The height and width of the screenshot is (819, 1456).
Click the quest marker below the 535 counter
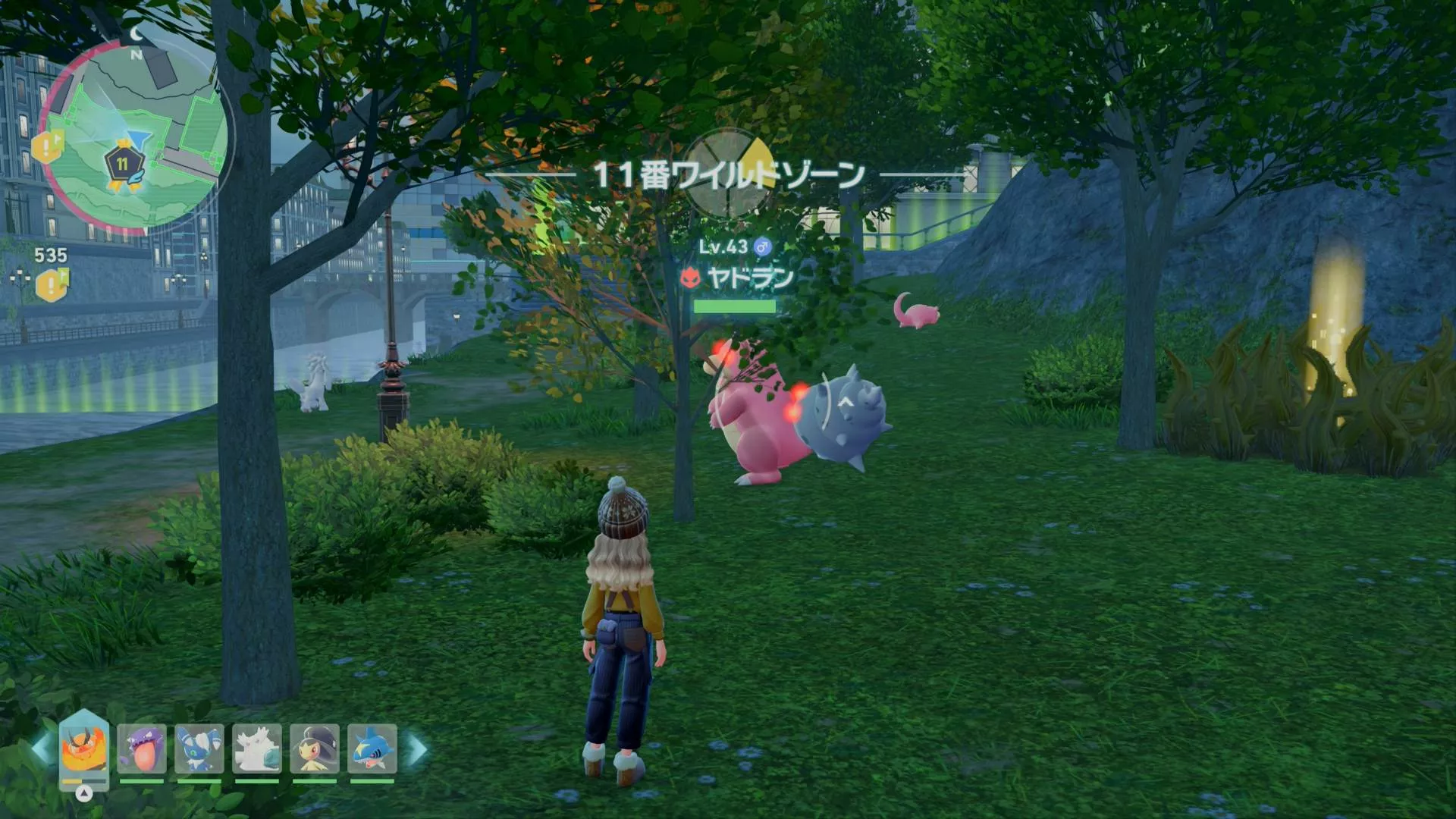50,283
